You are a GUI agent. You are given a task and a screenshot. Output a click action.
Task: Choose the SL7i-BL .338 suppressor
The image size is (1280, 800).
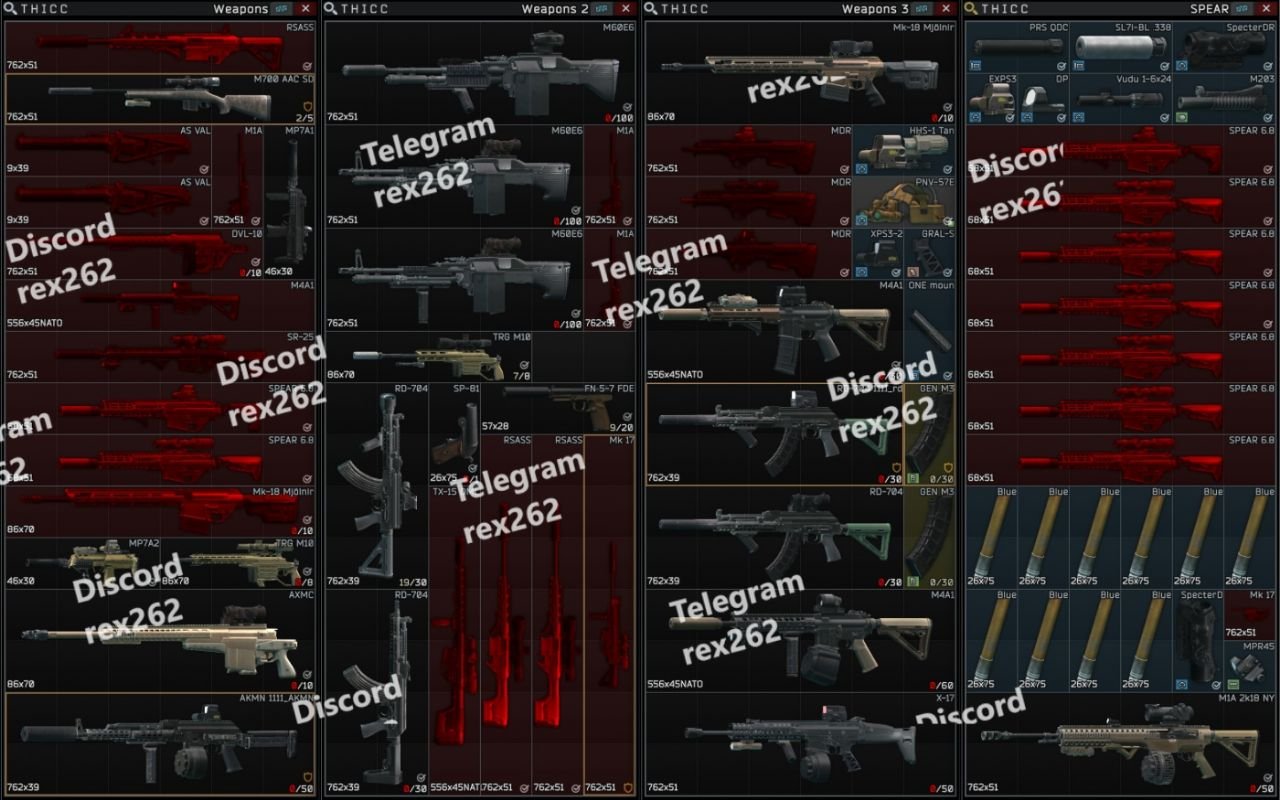(1120, 47)
